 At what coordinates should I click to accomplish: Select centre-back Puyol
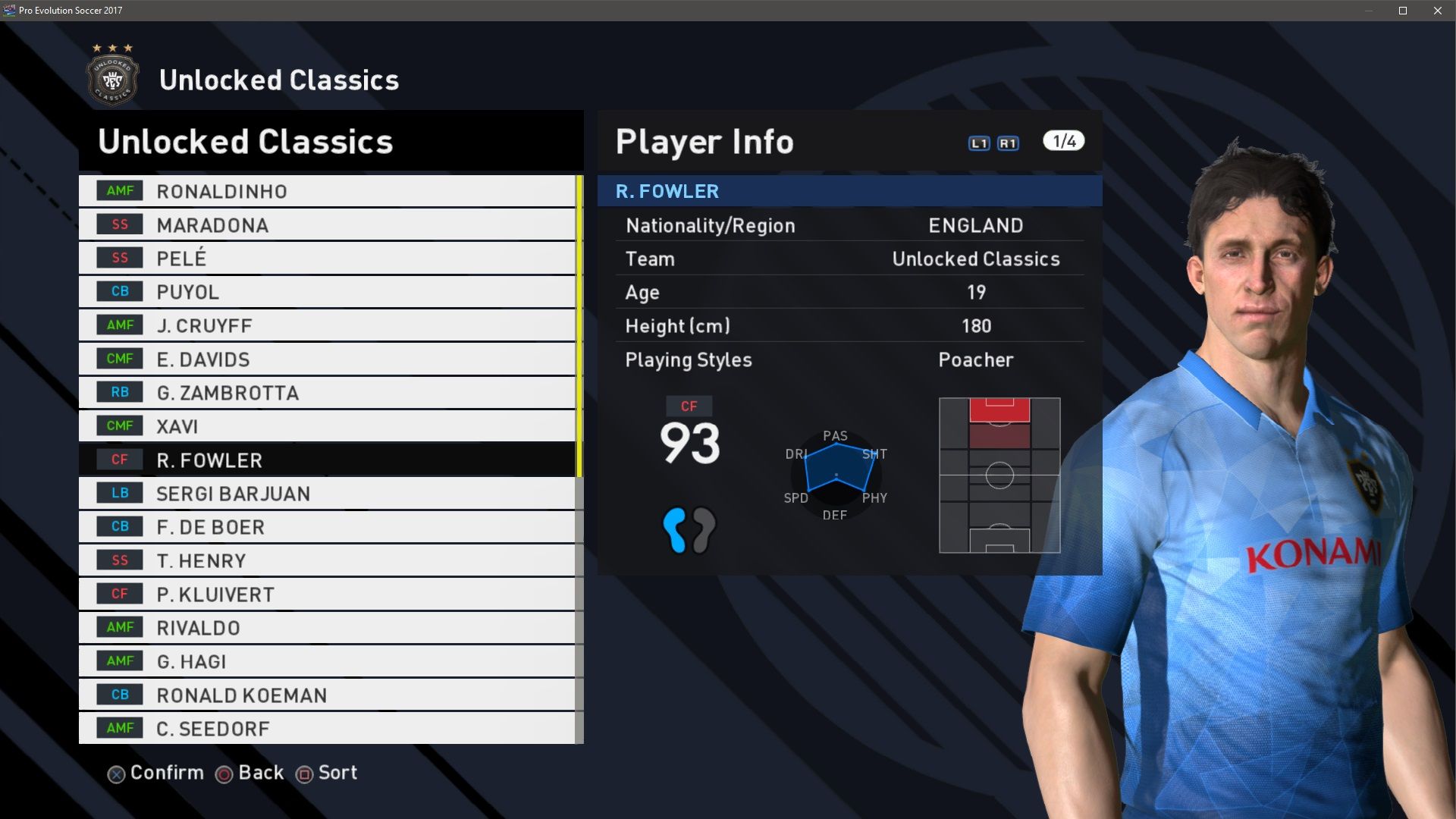point(326,292)
